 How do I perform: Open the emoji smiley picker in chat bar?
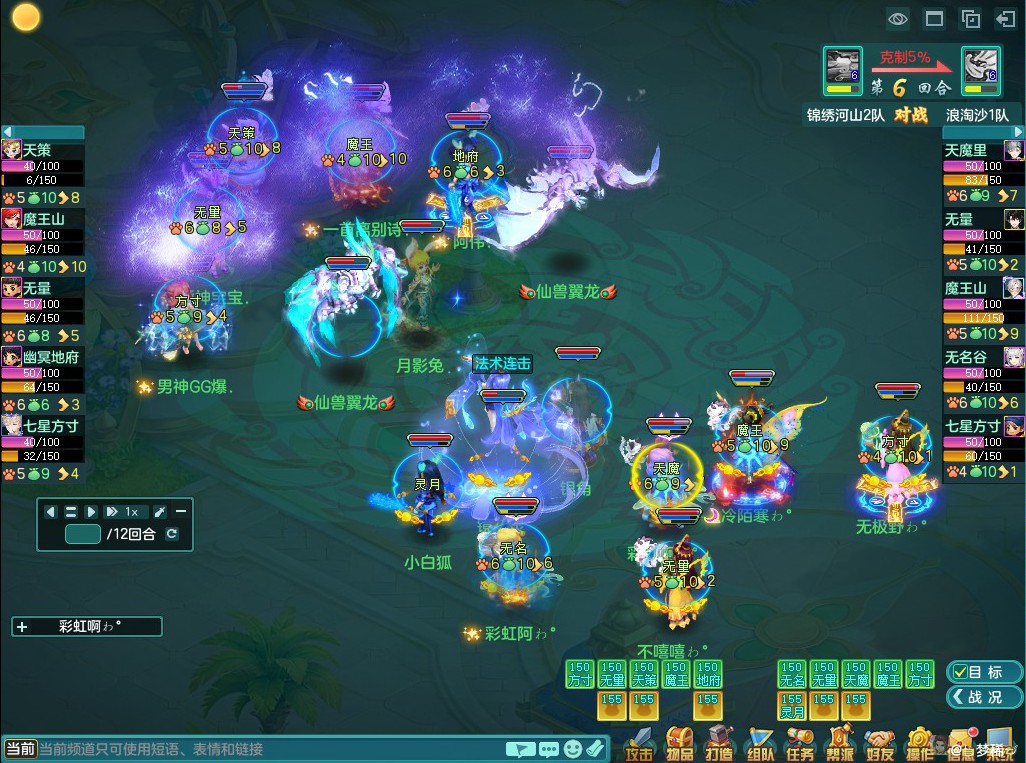[572, 748]
